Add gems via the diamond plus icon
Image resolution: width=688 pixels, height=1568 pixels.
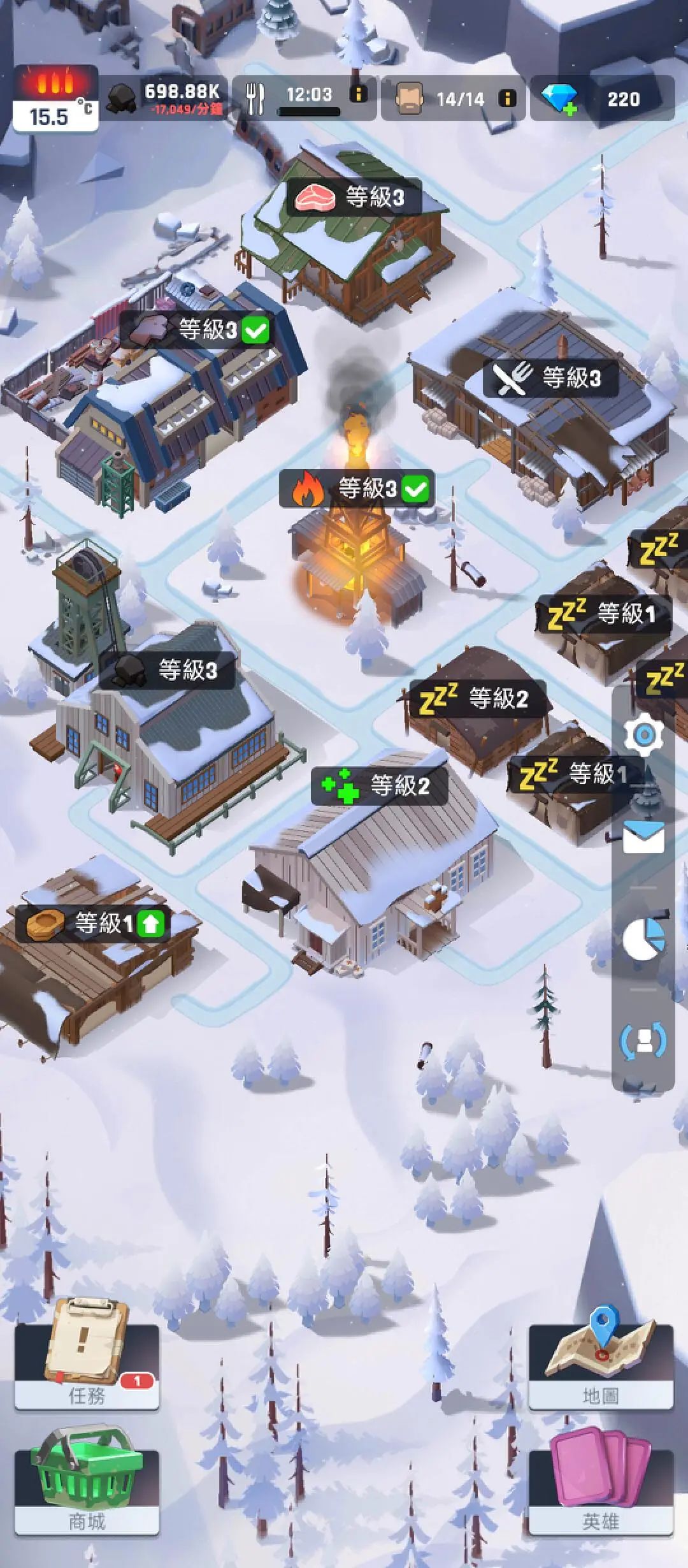559,99
